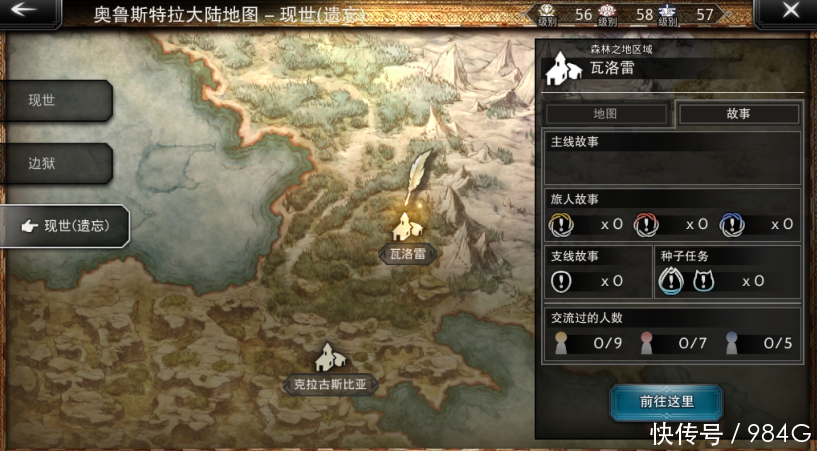817x451 pixels.
Task: Go back with the top-left arrow
Action: [x=27, y=13]
